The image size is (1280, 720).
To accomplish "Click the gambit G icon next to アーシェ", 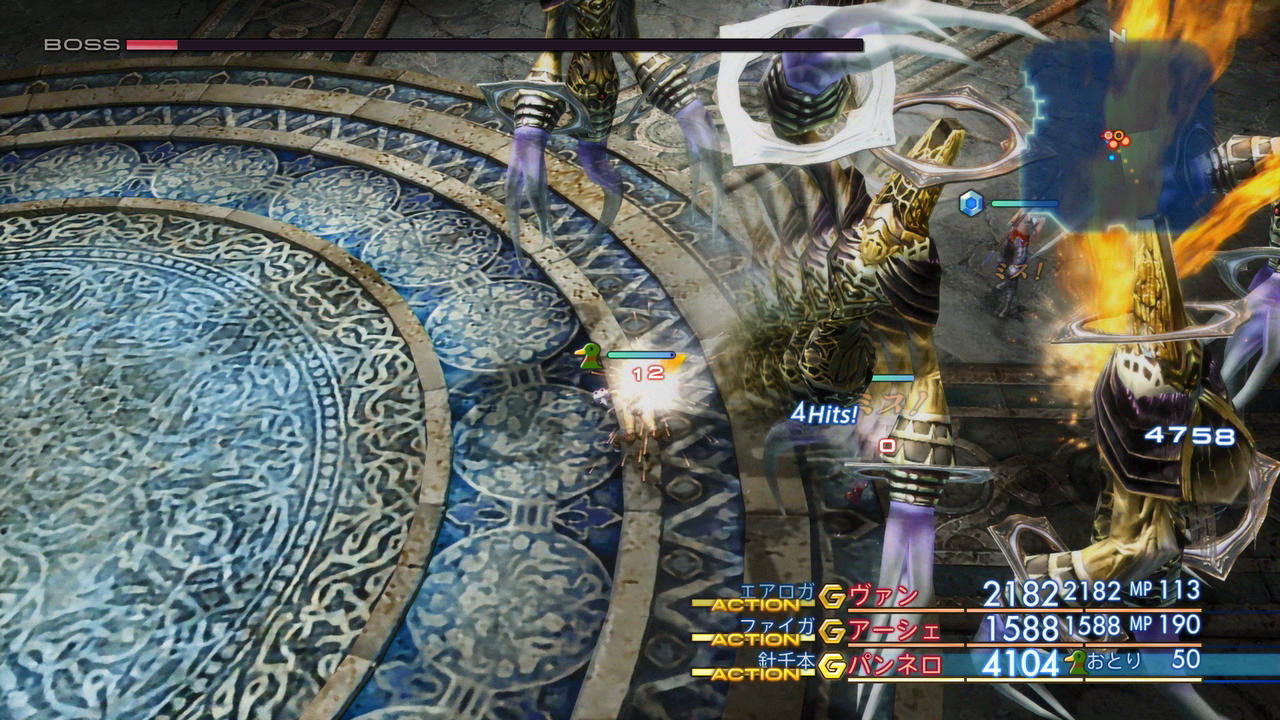I will point(832,631).
